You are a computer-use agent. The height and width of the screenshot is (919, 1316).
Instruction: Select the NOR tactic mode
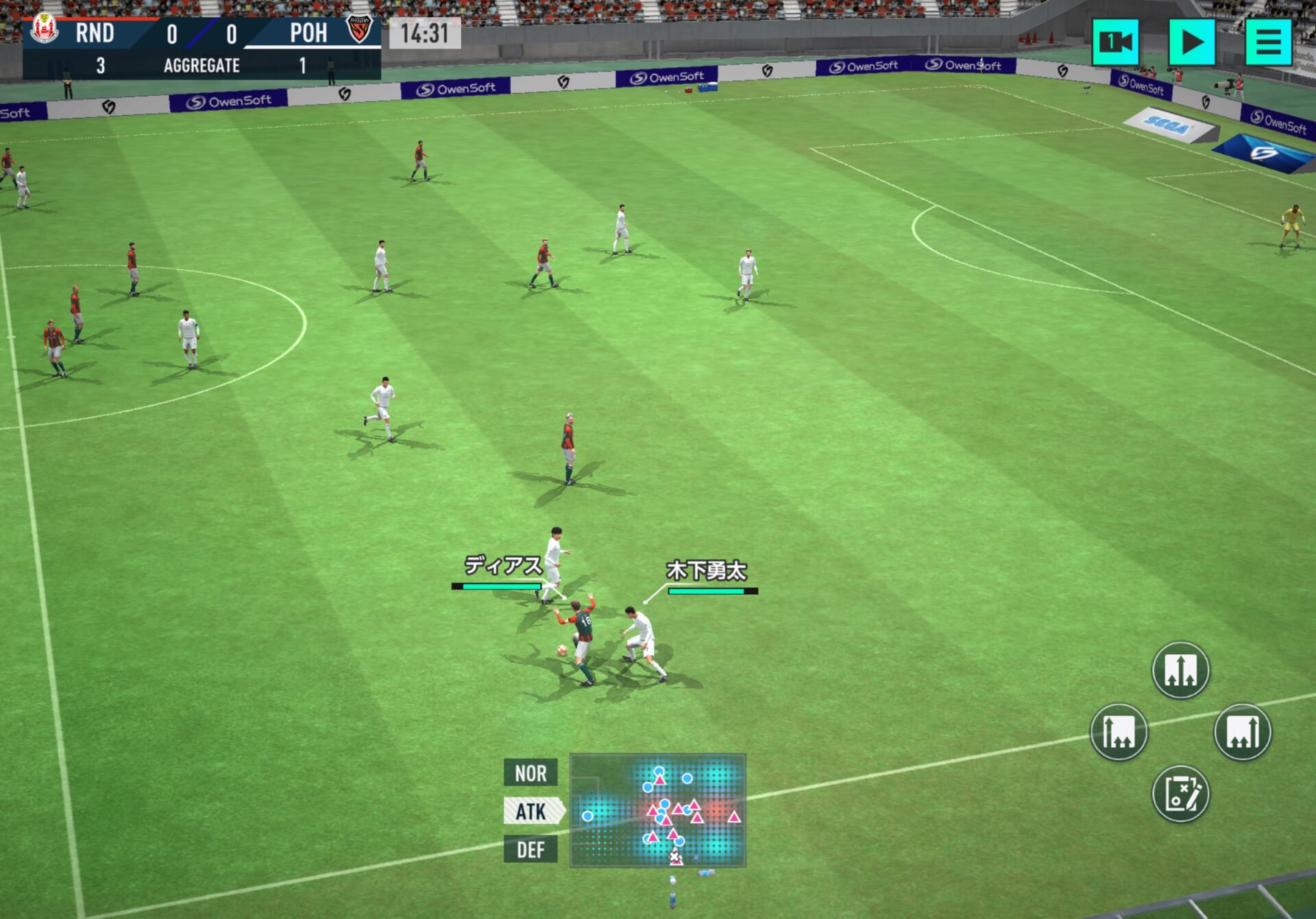531,773
